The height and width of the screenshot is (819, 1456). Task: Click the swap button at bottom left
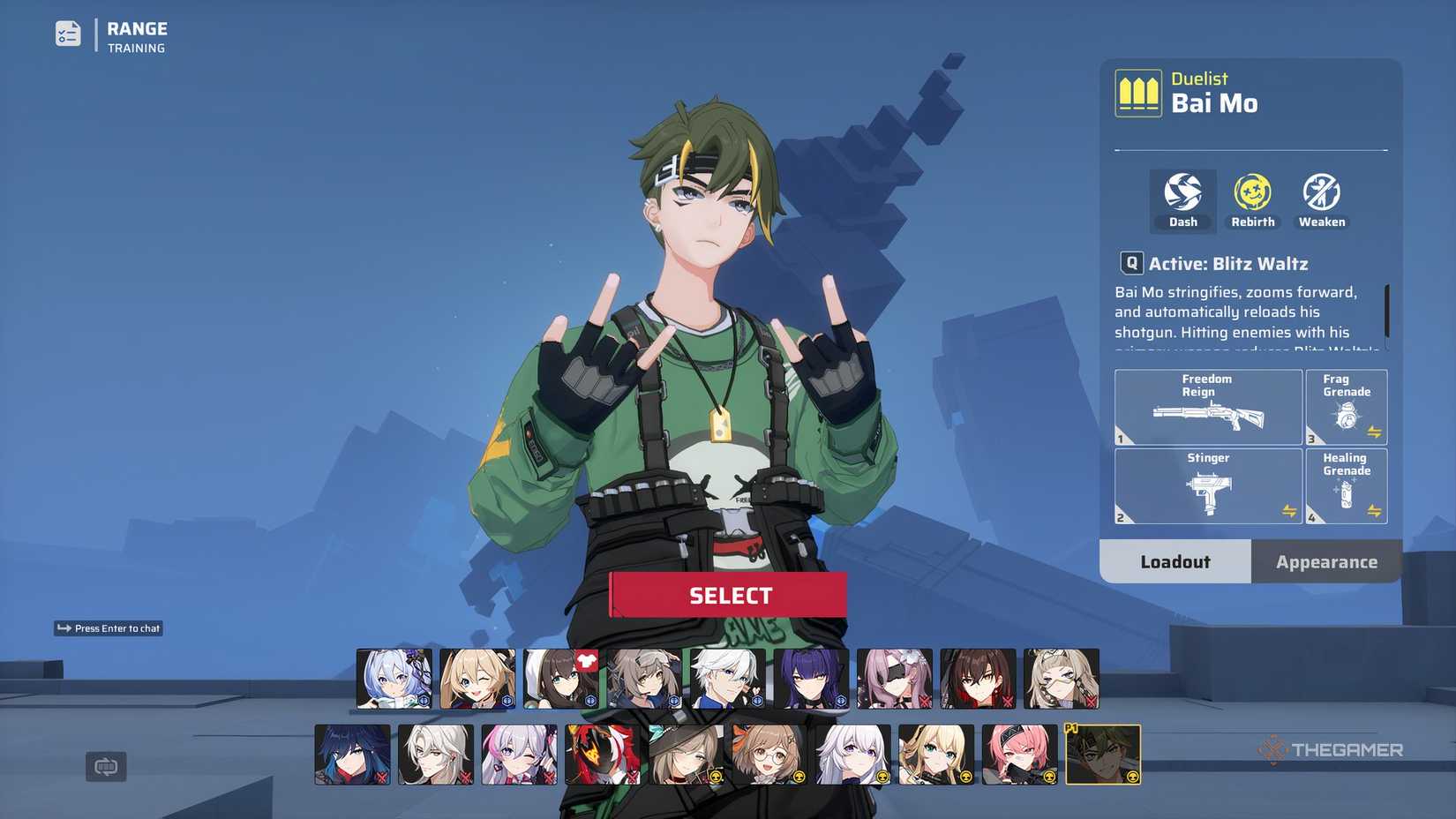pos(106,766)
